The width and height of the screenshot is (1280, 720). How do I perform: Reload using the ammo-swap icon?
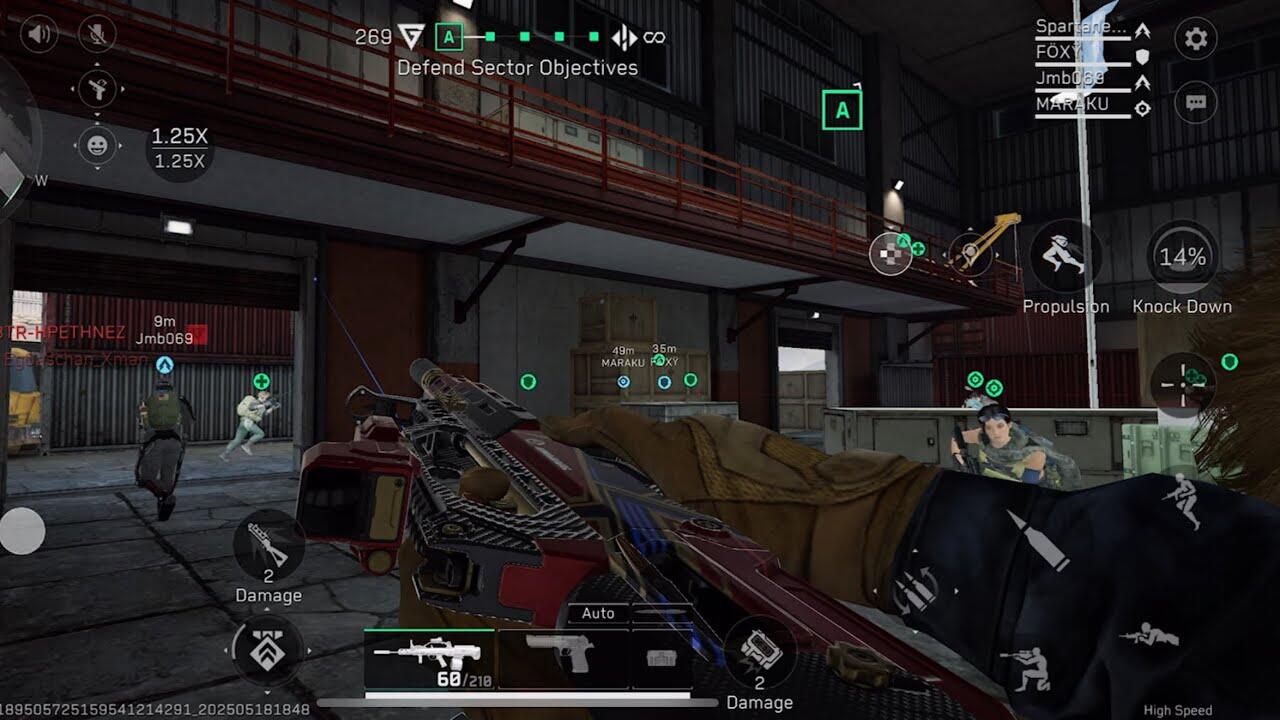[x=913, y=591]
